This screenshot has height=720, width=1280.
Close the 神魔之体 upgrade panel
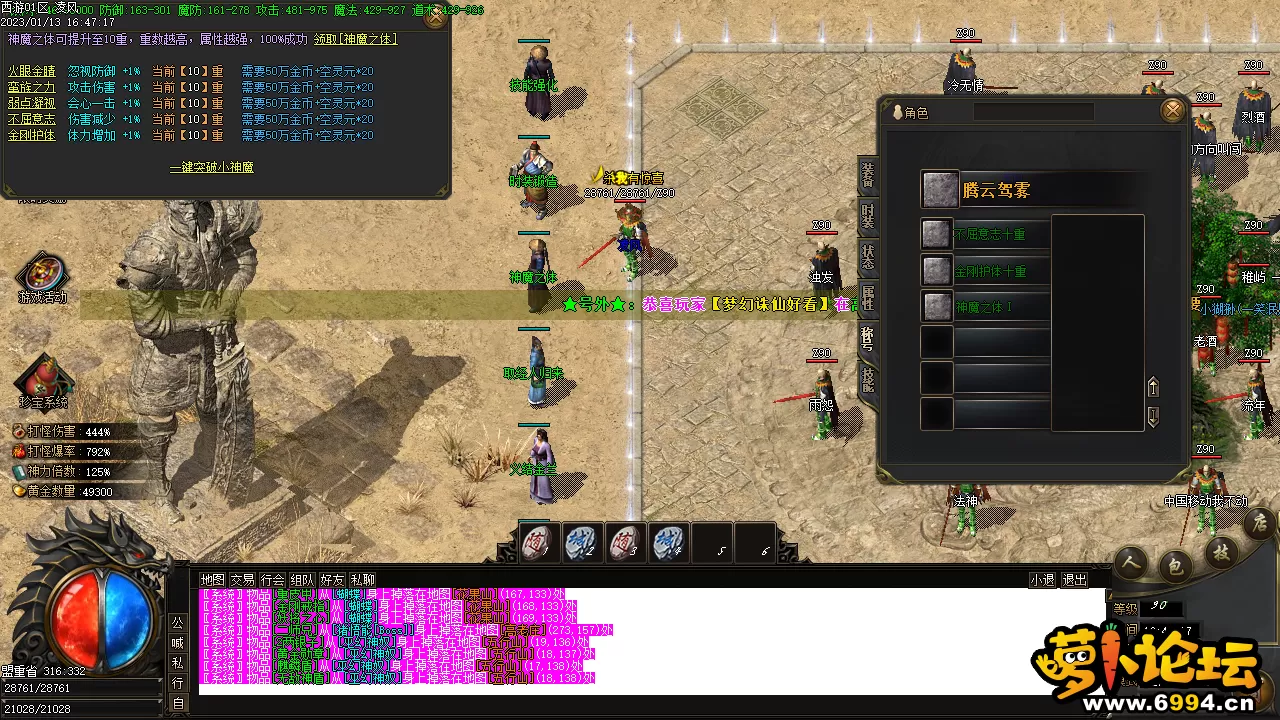[435, 18]
